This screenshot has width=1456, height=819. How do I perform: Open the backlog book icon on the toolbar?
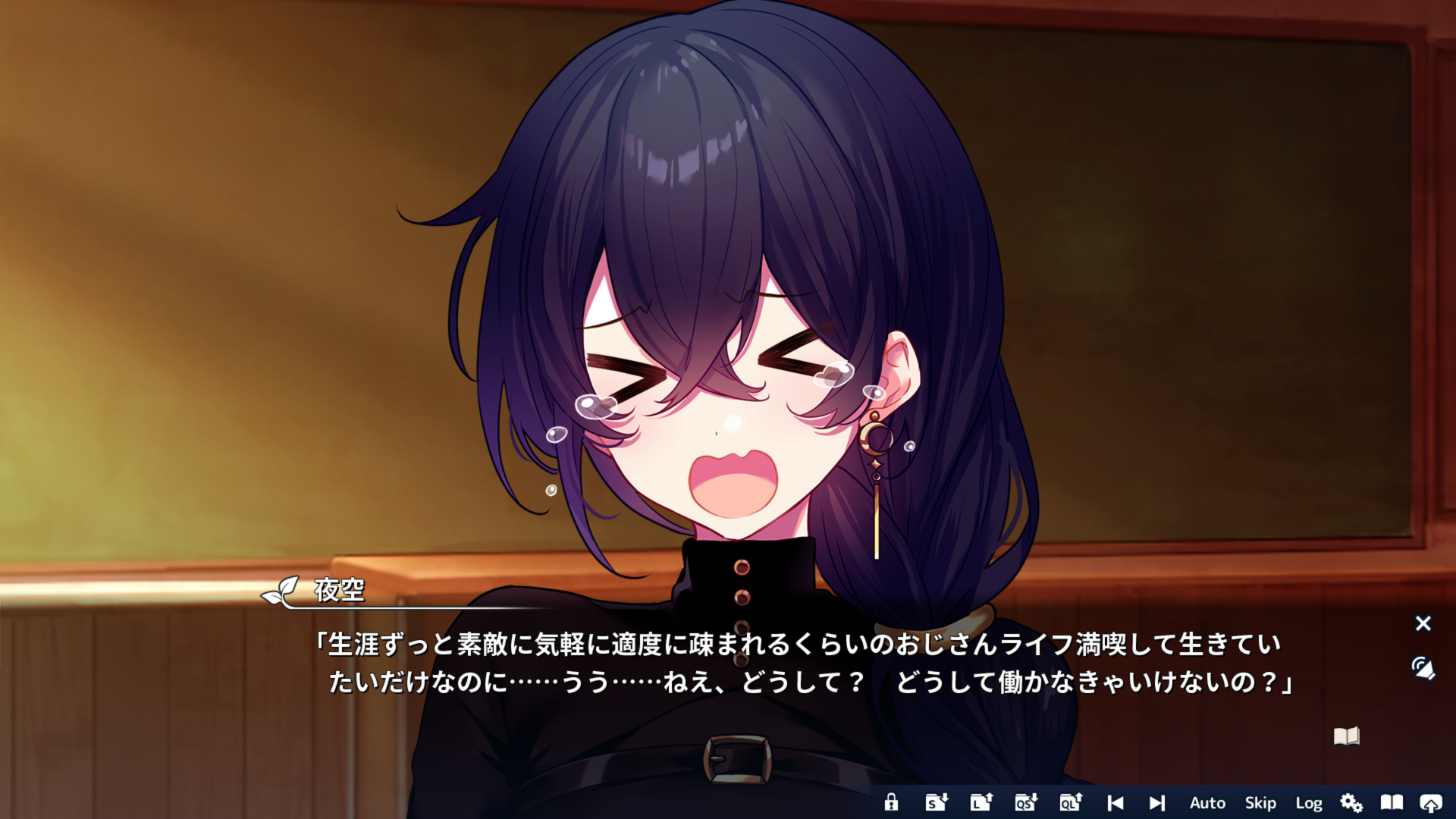pos(1392,802)
